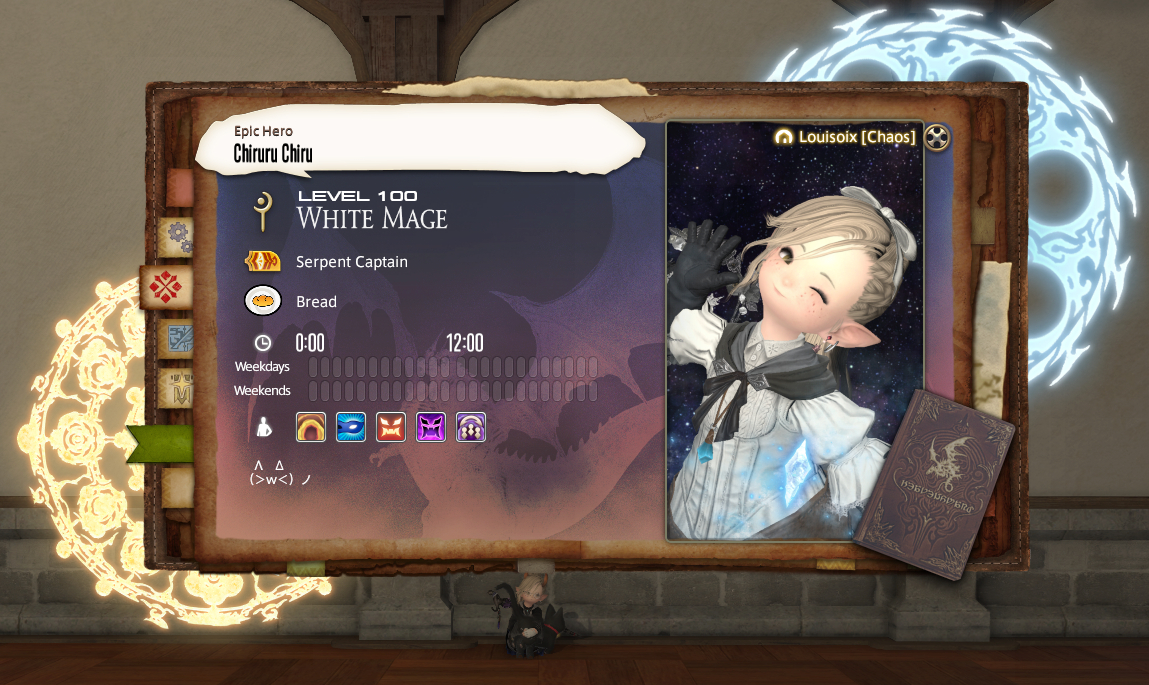Select the blue mask playstyle icon
The image size is (1149, 685).
[x=351, y=427]
